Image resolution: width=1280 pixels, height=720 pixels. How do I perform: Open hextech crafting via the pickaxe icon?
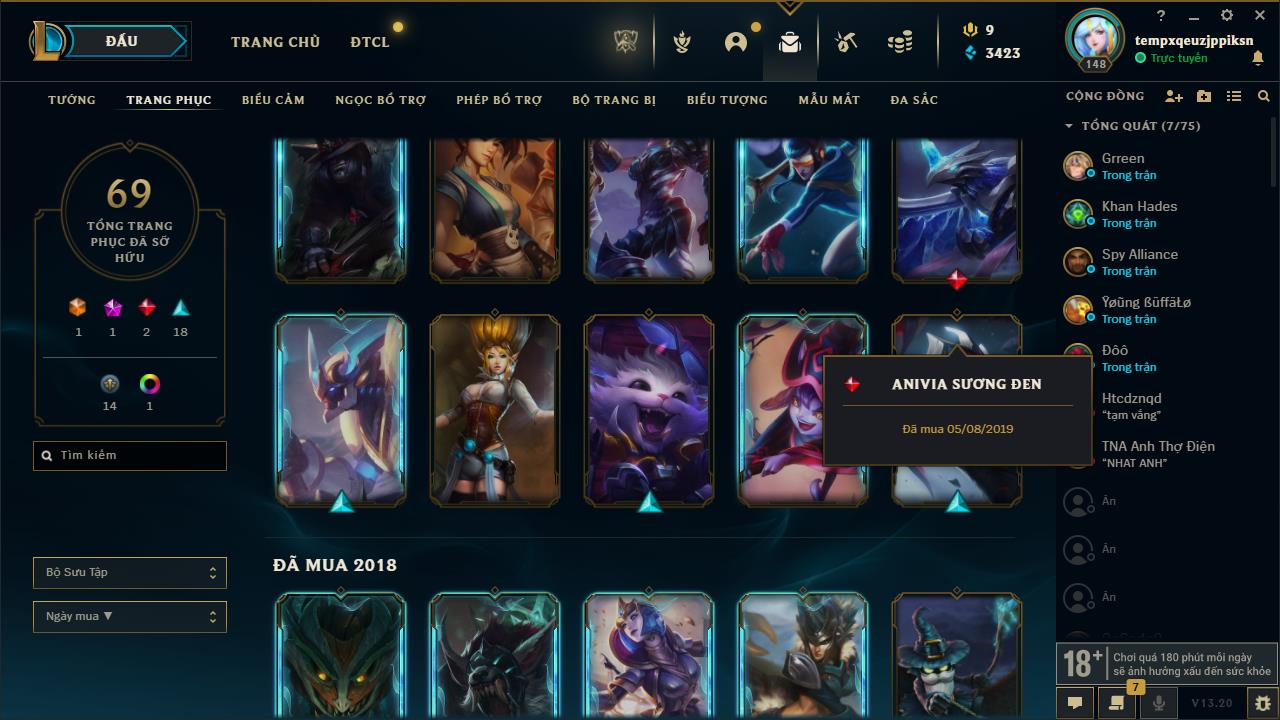pos(845,42)
